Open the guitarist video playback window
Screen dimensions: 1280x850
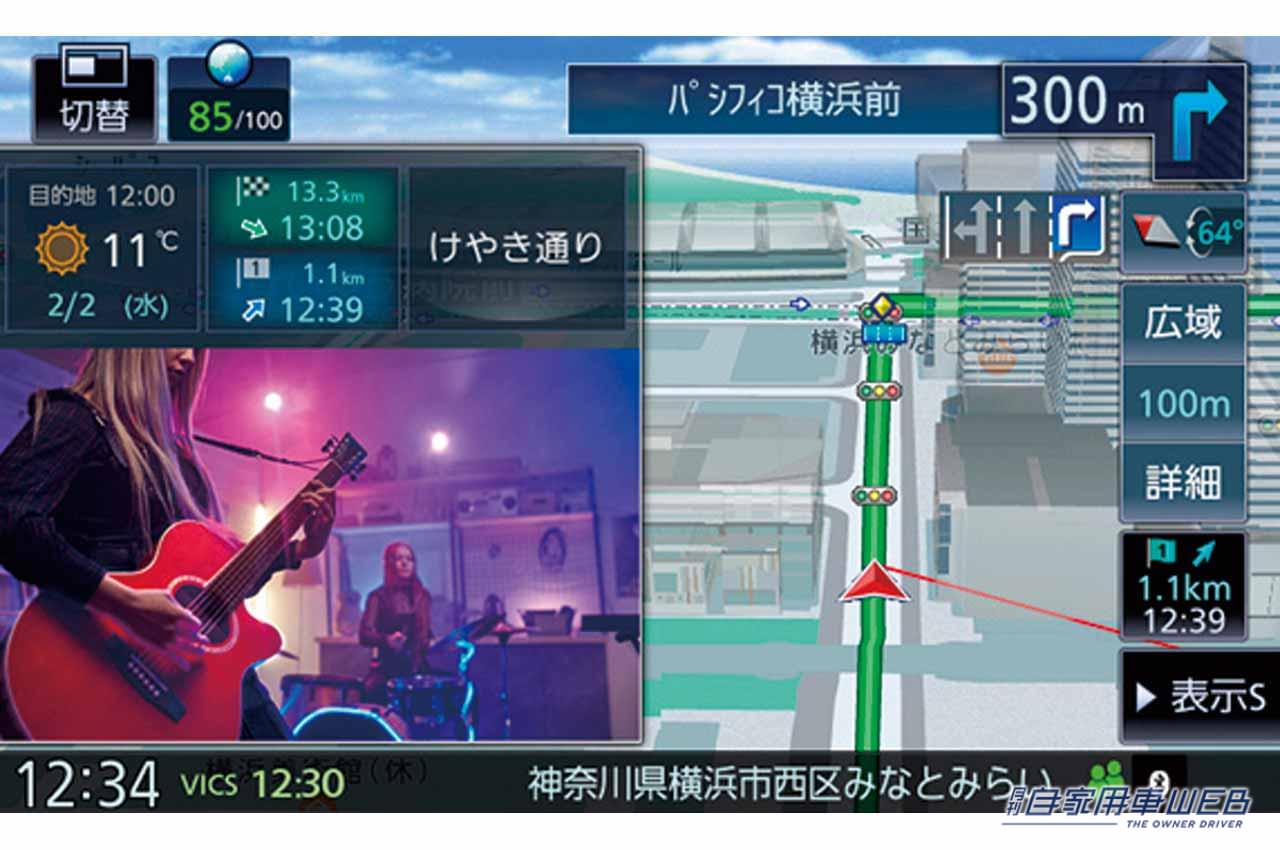320,545
